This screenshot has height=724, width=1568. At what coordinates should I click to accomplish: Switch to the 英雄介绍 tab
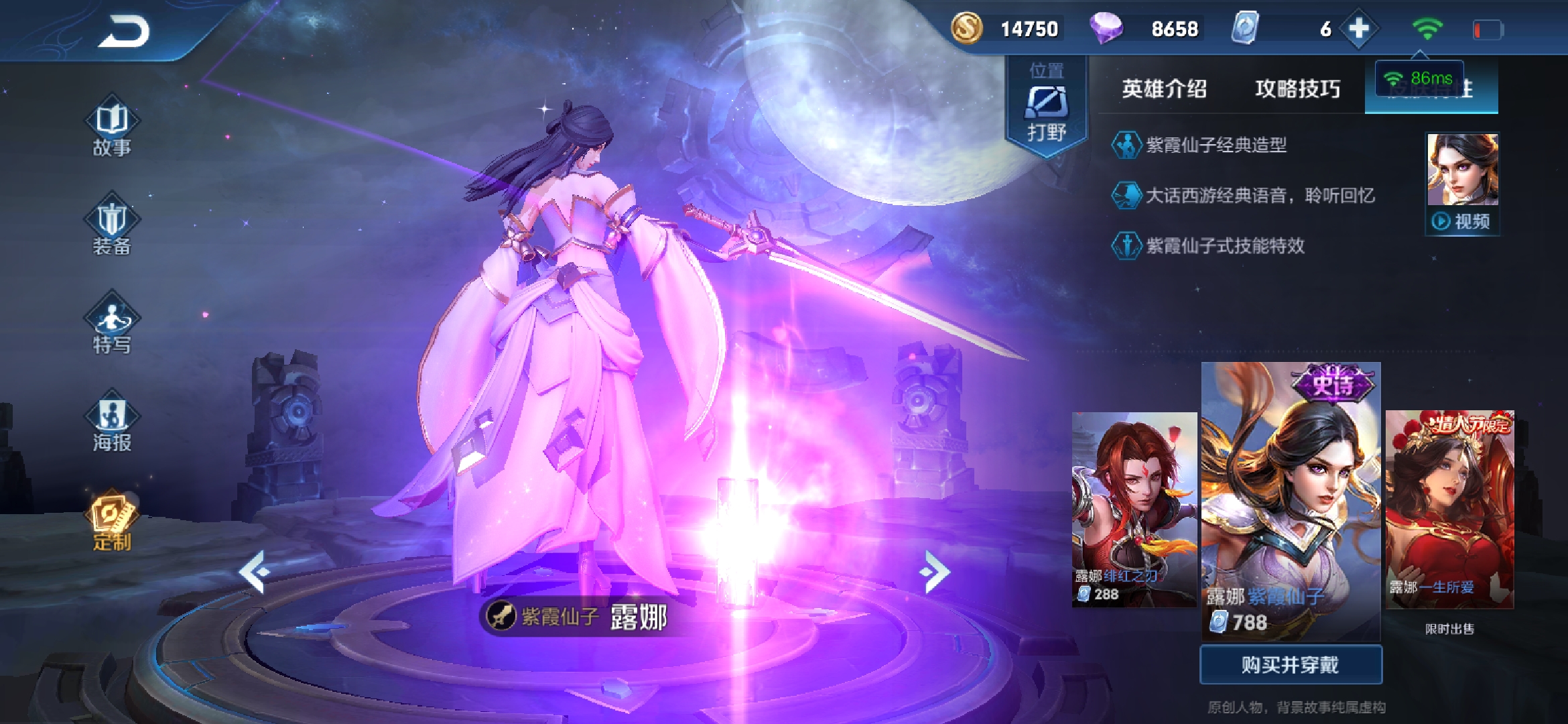coord(1164,88)
